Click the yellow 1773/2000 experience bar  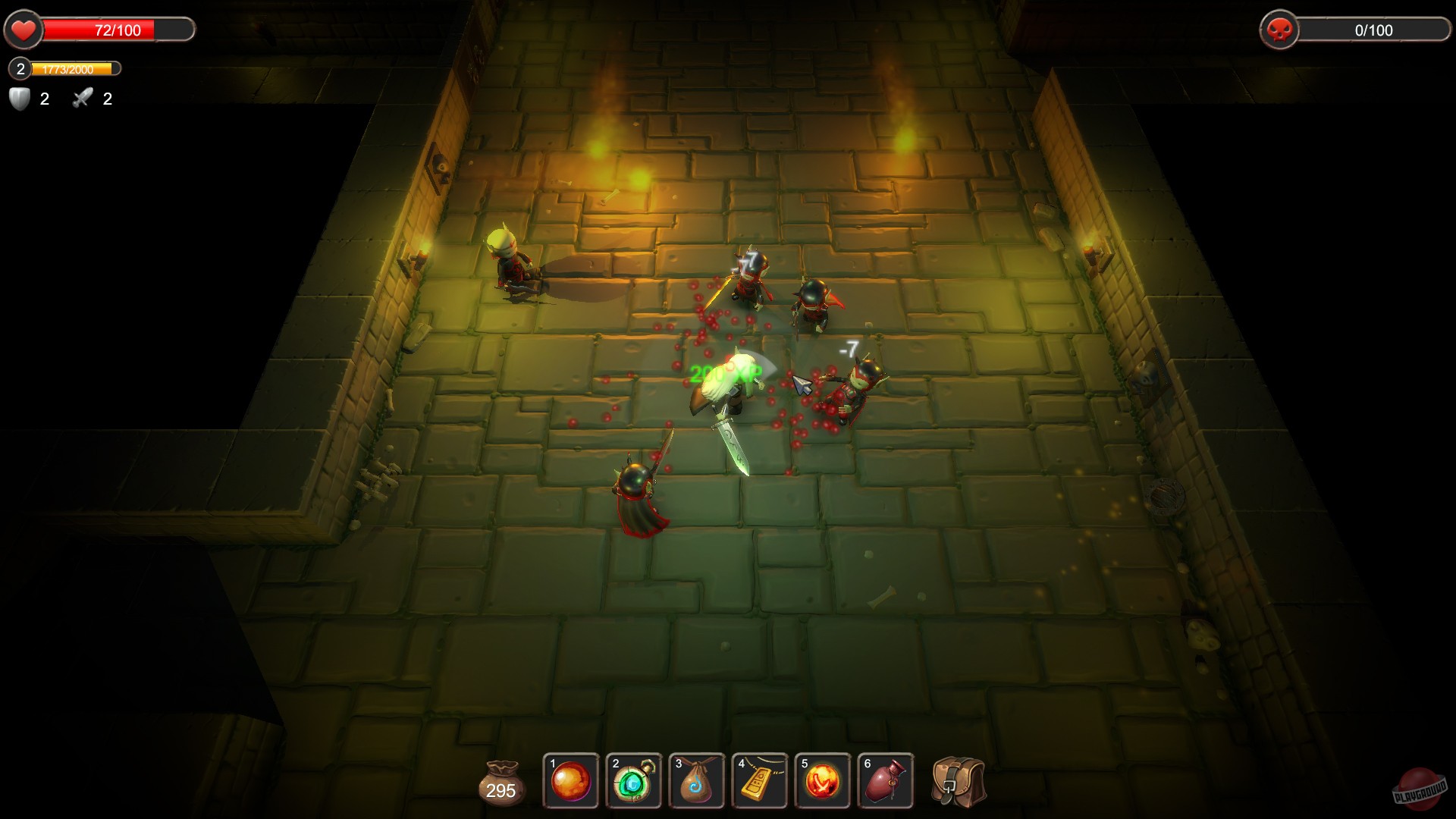pos(72,69)
